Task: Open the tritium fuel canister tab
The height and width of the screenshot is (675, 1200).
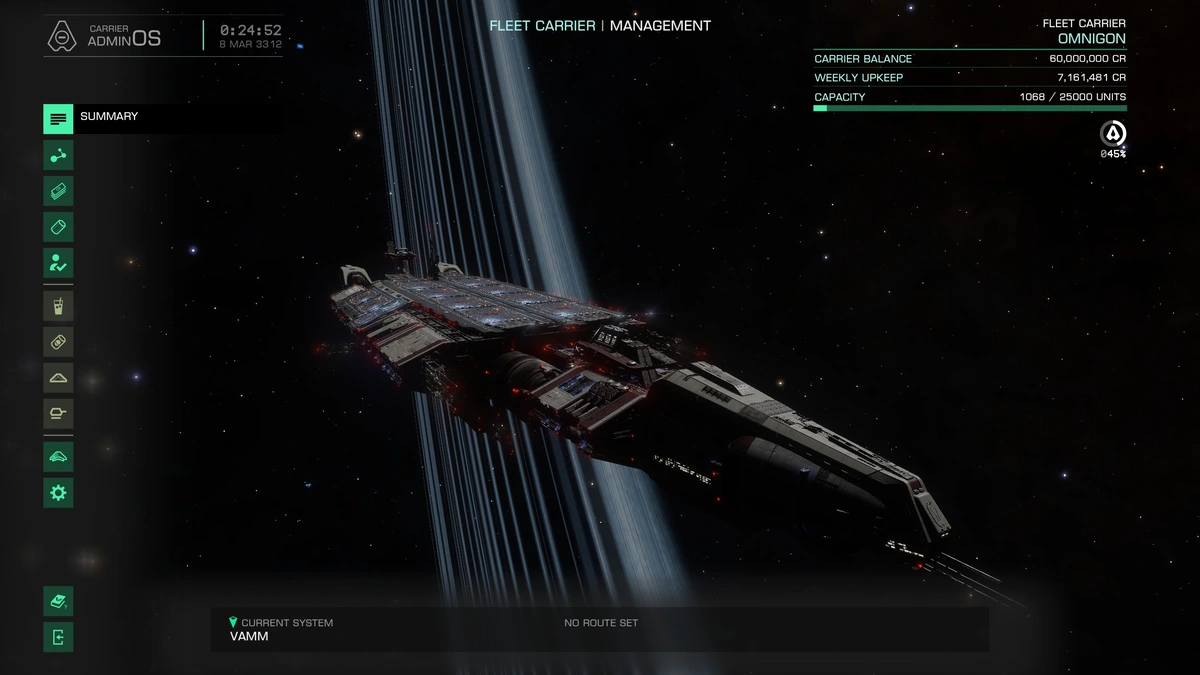Action: click(x=58, y=227)
